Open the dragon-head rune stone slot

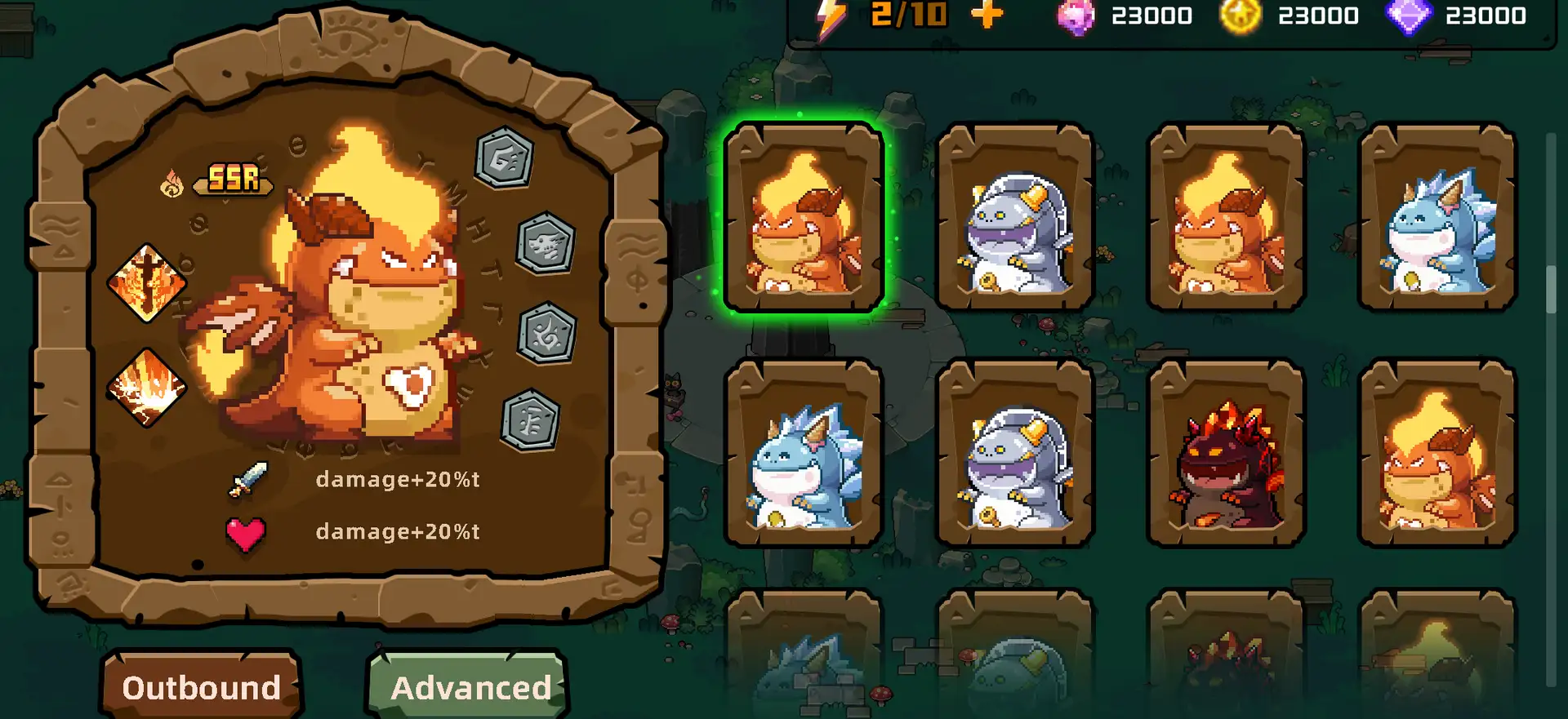(546, 244)
